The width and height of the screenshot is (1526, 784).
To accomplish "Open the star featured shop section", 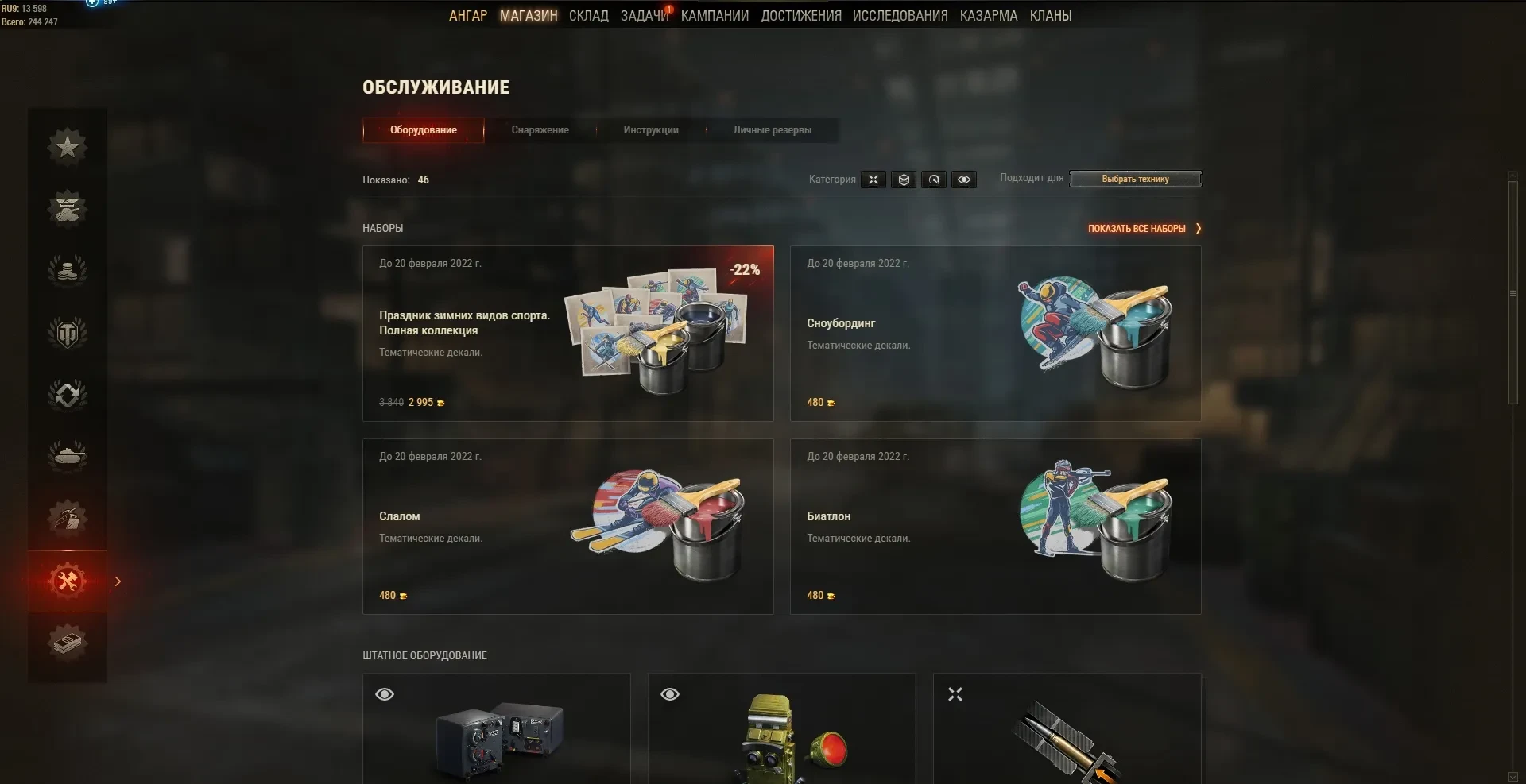I will click(x=68, y=147).
